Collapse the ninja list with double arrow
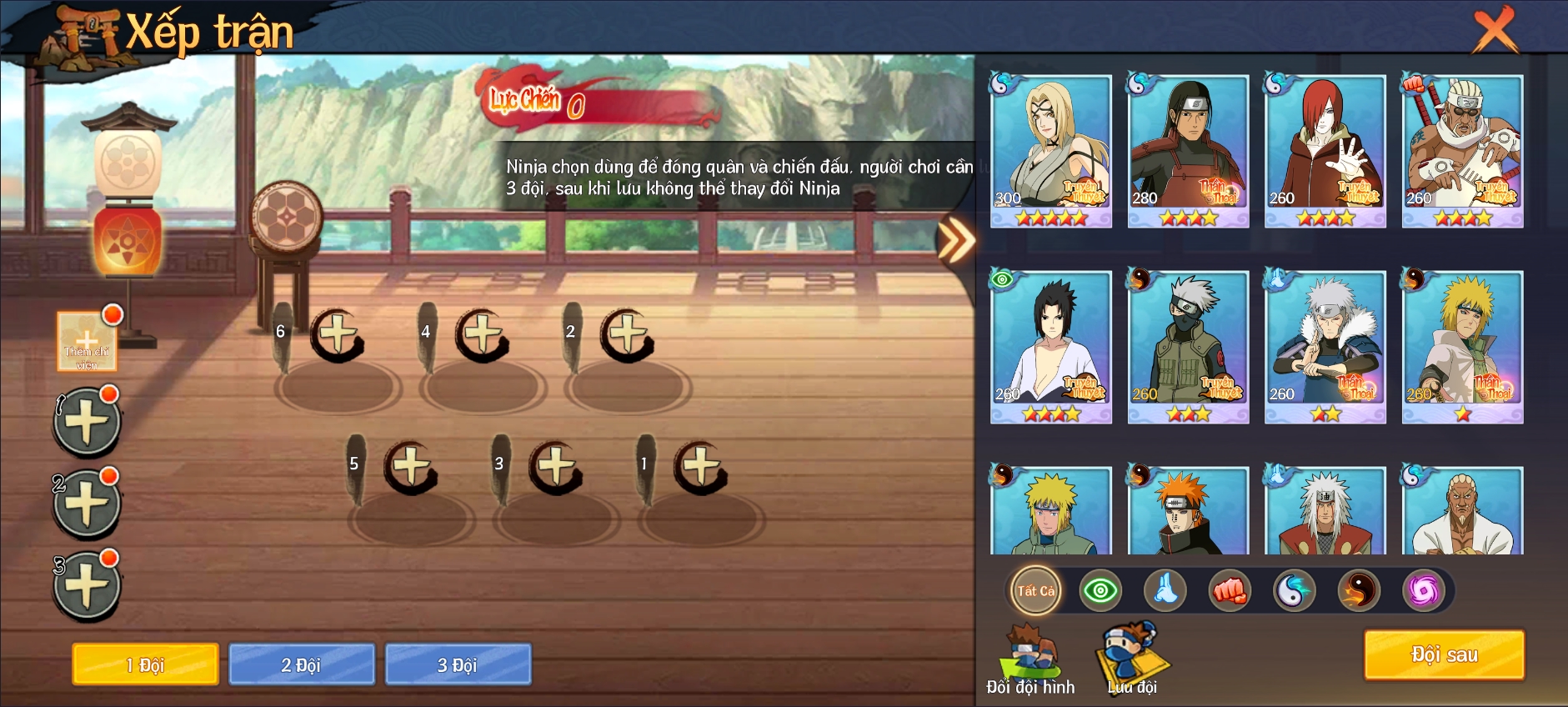1568x707 pixels. [x=955, y=241]
